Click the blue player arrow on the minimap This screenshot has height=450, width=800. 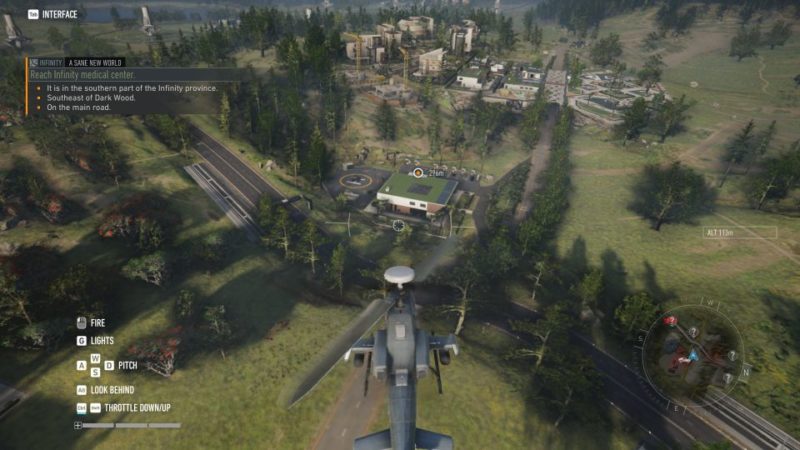[x=692, y=355]
